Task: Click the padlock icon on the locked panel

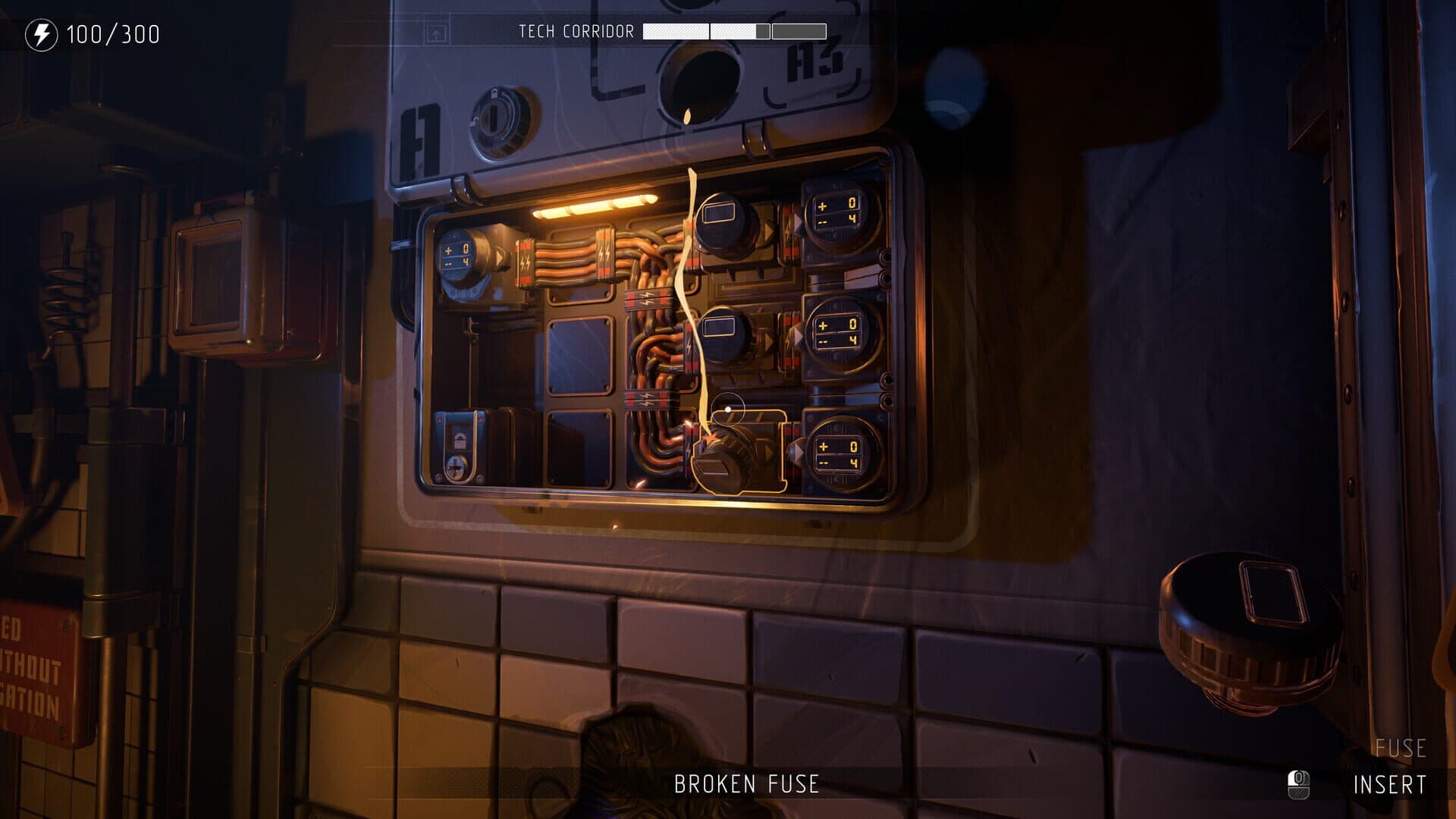Action: [x=460, y=440]
